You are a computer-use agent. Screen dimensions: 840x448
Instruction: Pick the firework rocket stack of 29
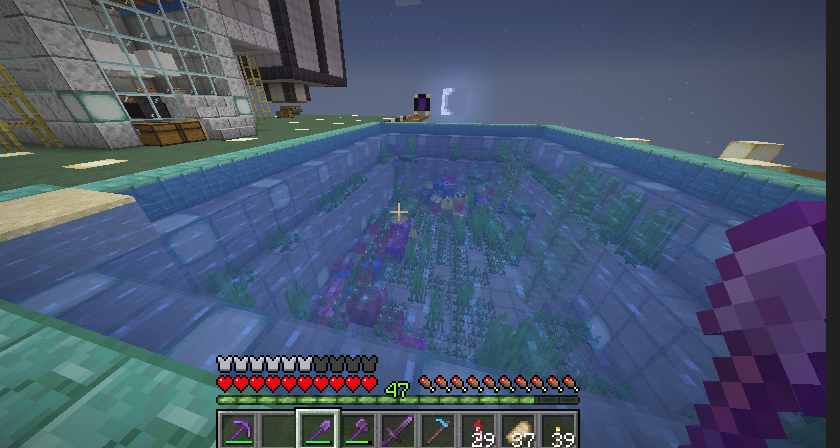tap(478, 430)
